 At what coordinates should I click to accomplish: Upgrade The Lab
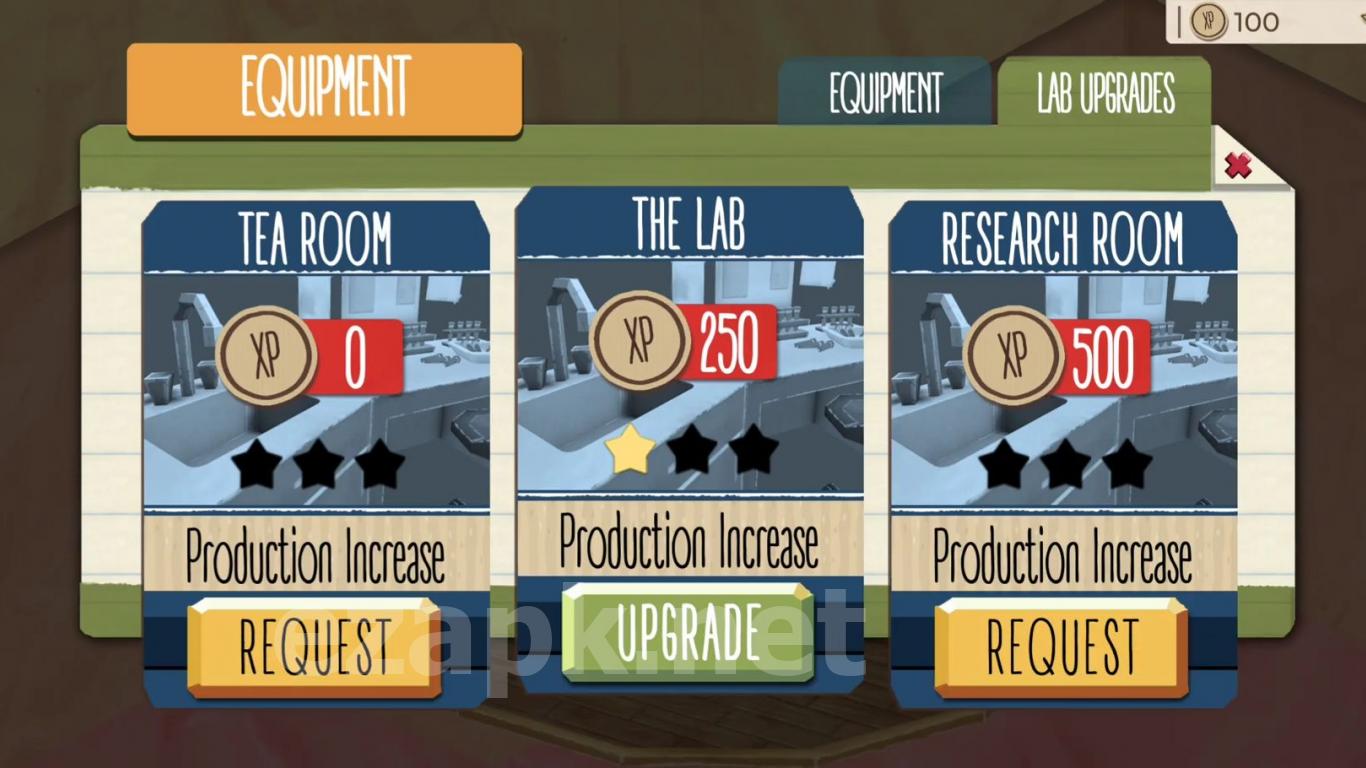point(689,632)
